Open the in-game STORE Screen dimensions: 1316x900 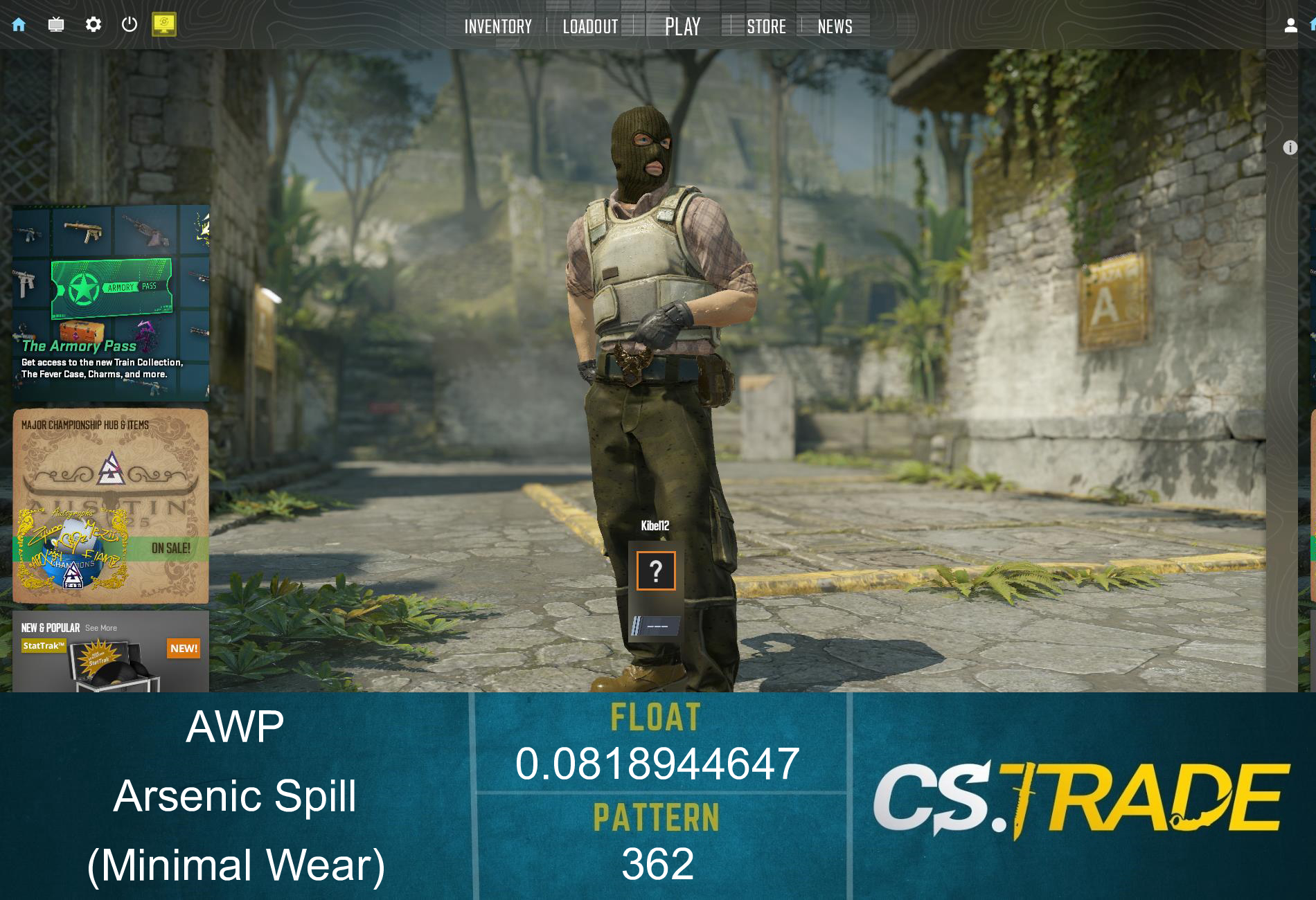[766, 26]
